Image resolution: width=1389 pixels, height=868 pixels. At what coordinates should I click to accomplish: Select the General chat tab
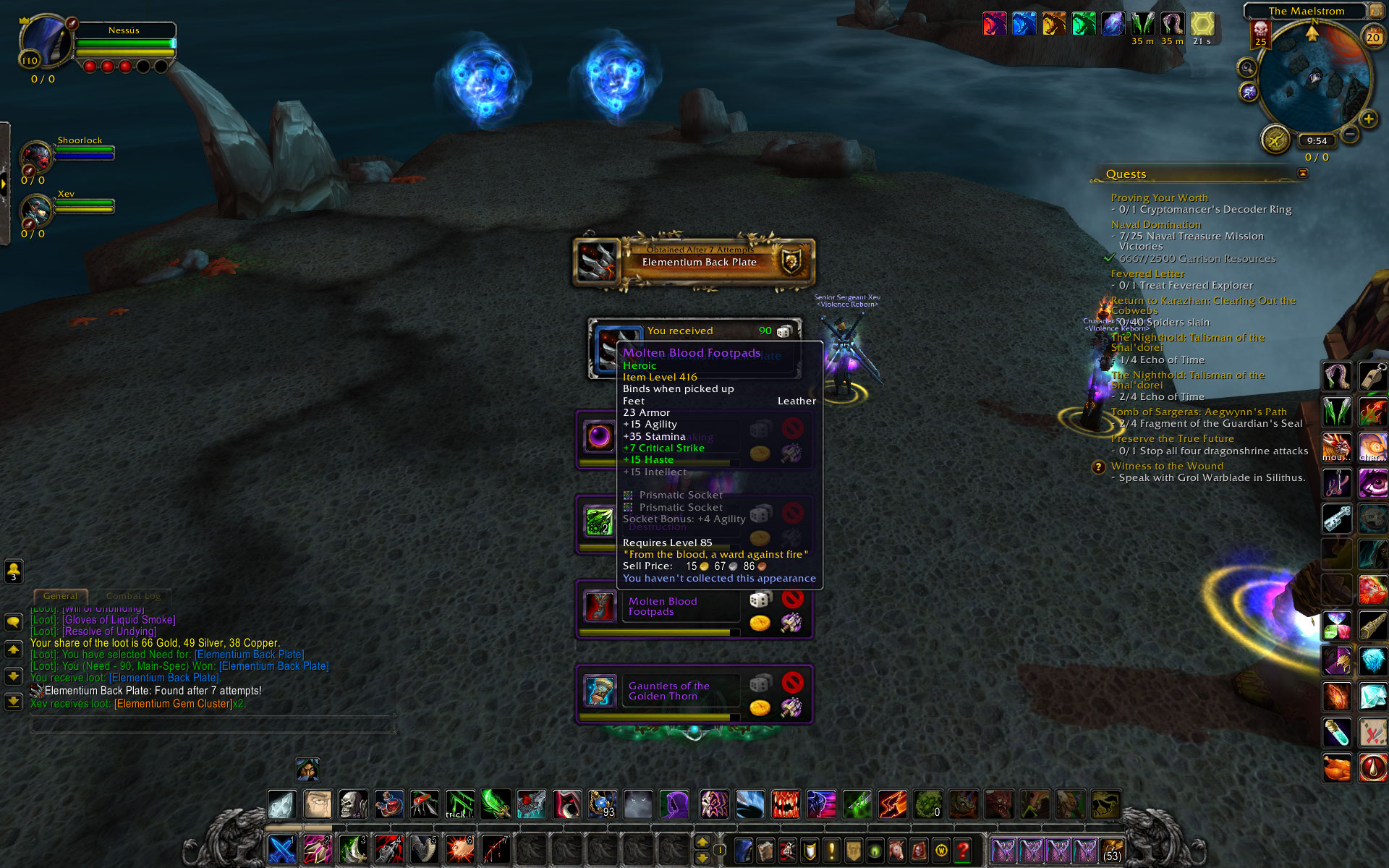[60, 596]
